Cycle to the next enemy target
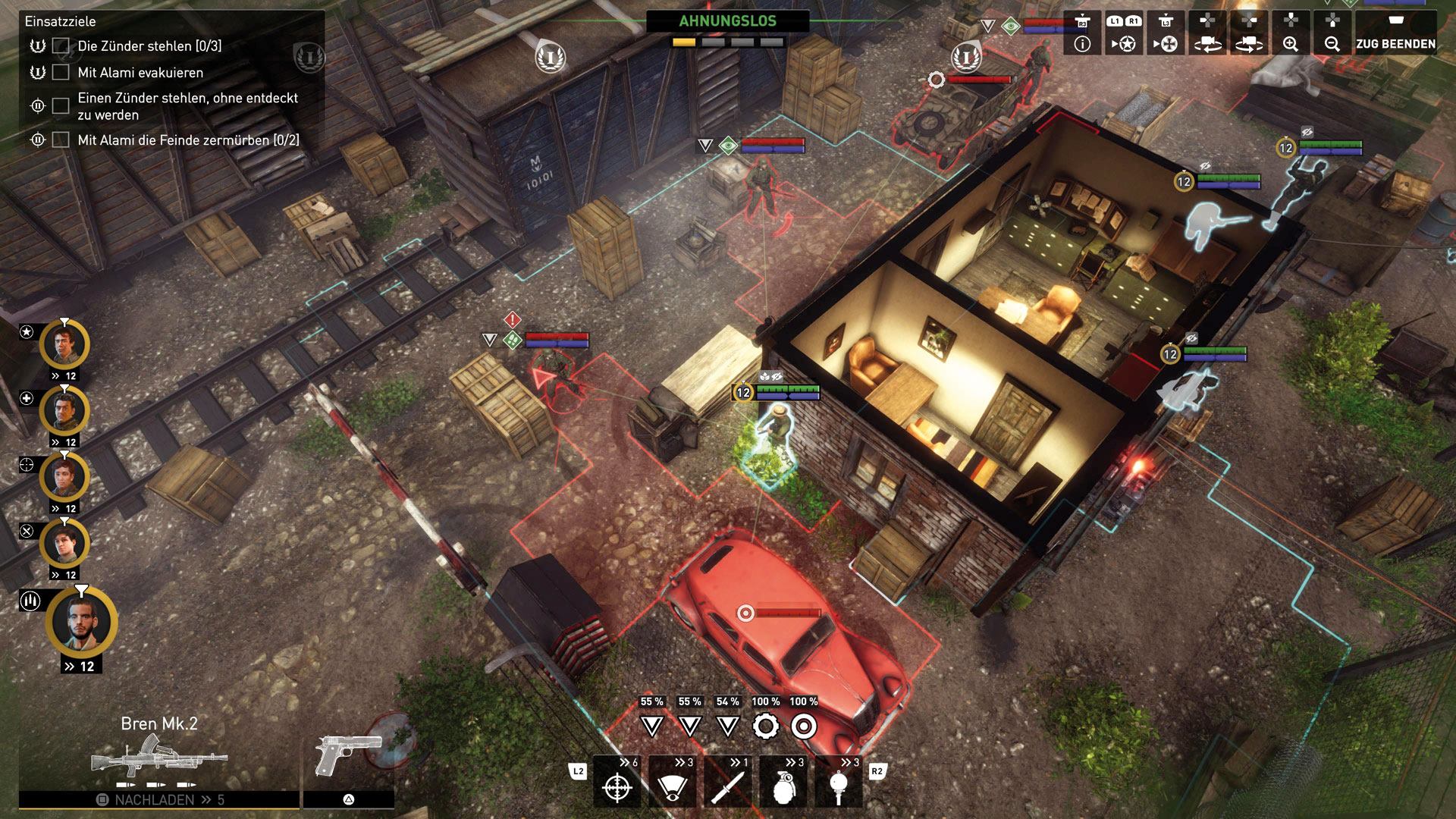Viewport: 1456px width, 819px height. tap(1166, 34)
